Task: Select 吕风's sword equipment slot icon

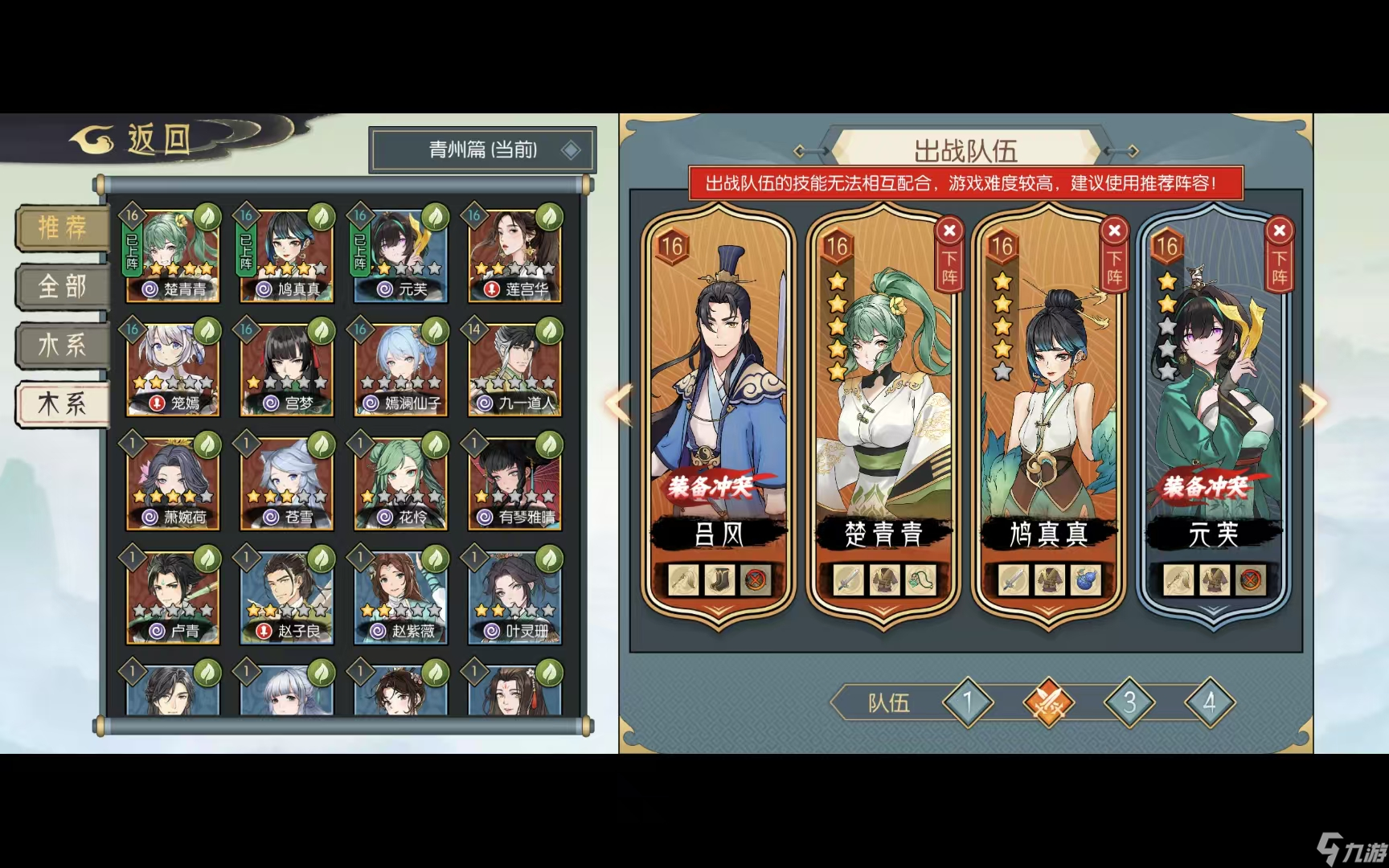Action: (x=681, y=580)
